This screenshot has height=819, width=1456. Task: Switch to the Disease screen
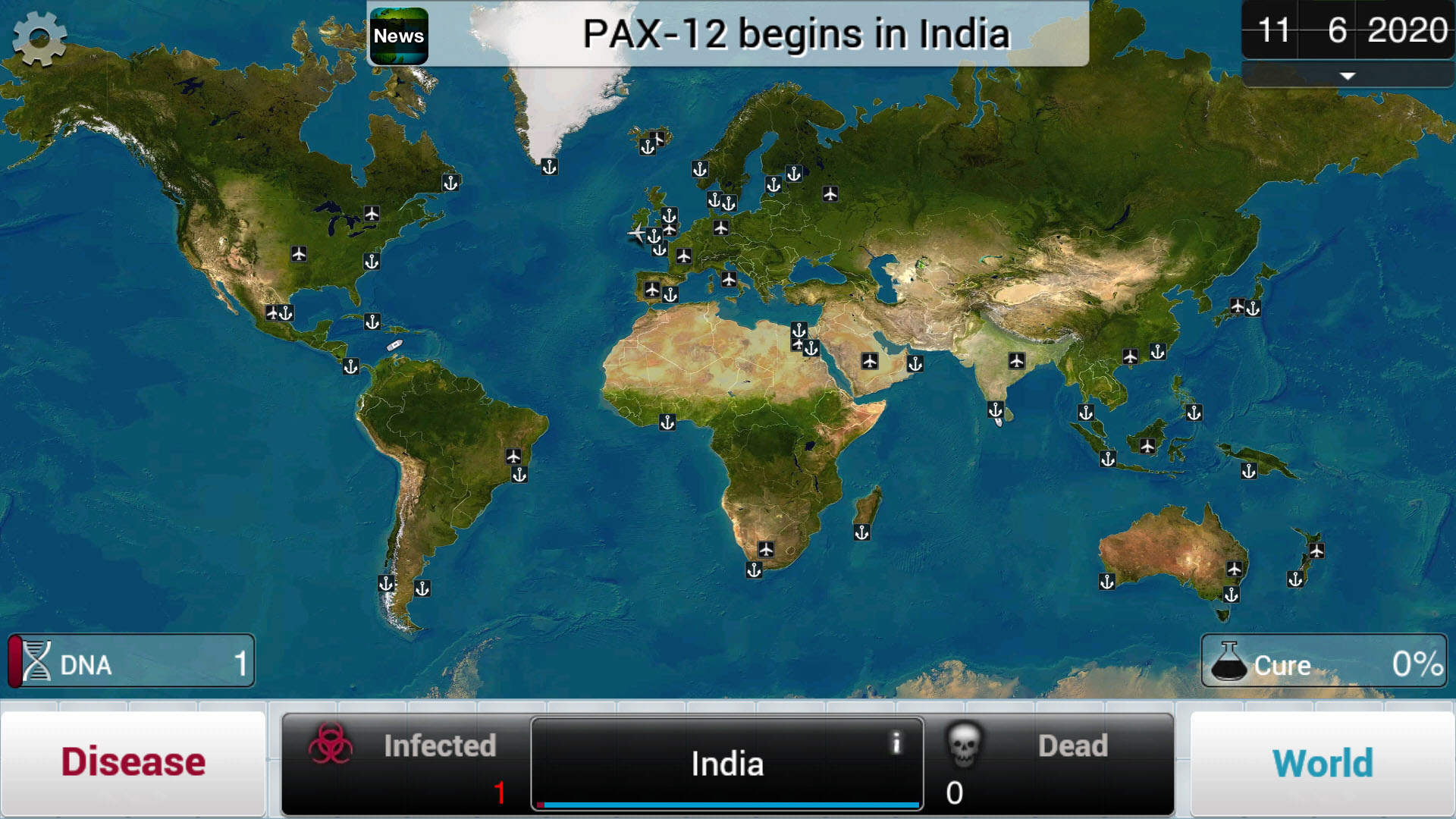[x=133, y=761]
